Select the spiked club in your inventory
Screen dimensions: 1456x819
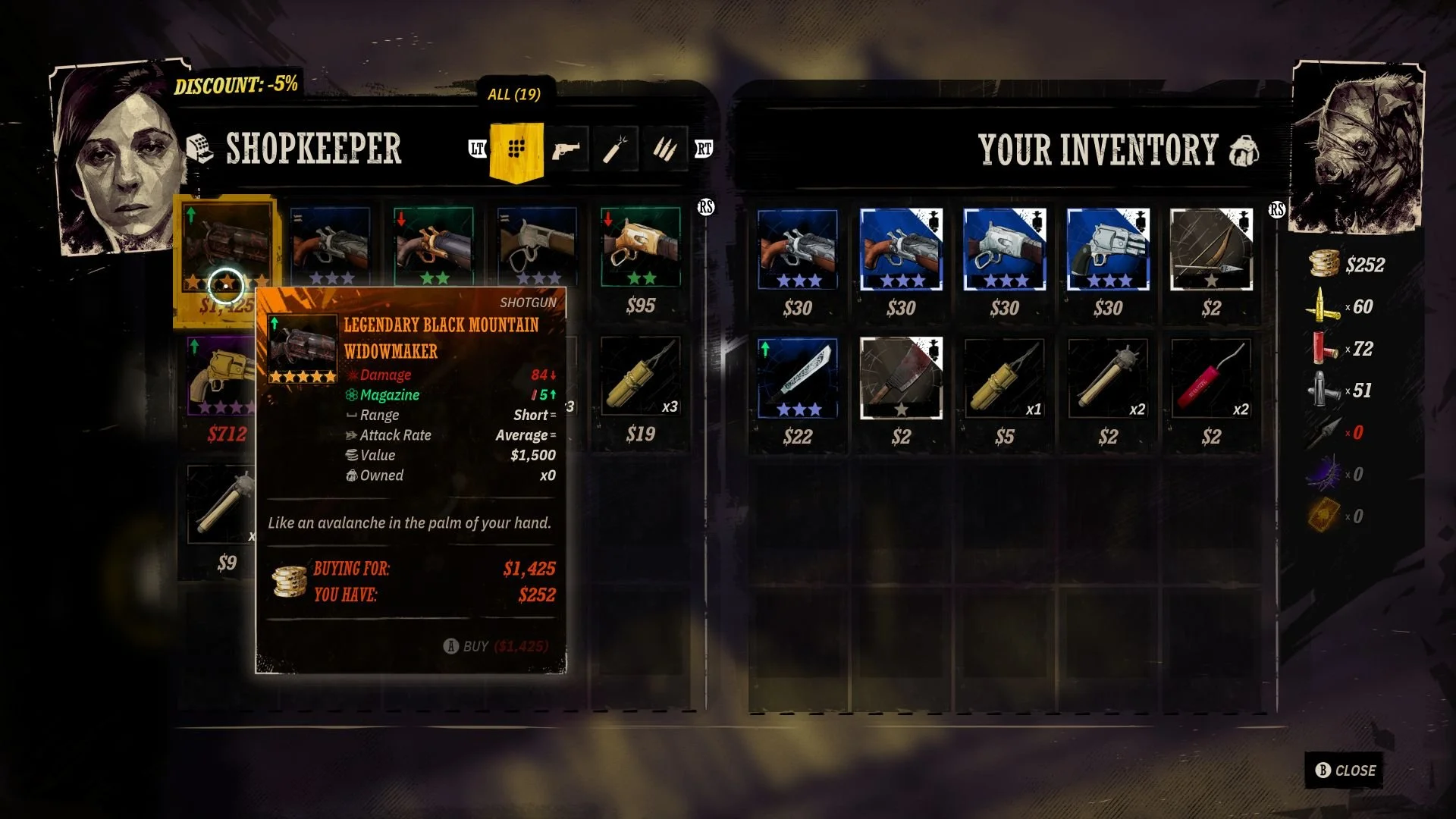(x=1108, y=378)
